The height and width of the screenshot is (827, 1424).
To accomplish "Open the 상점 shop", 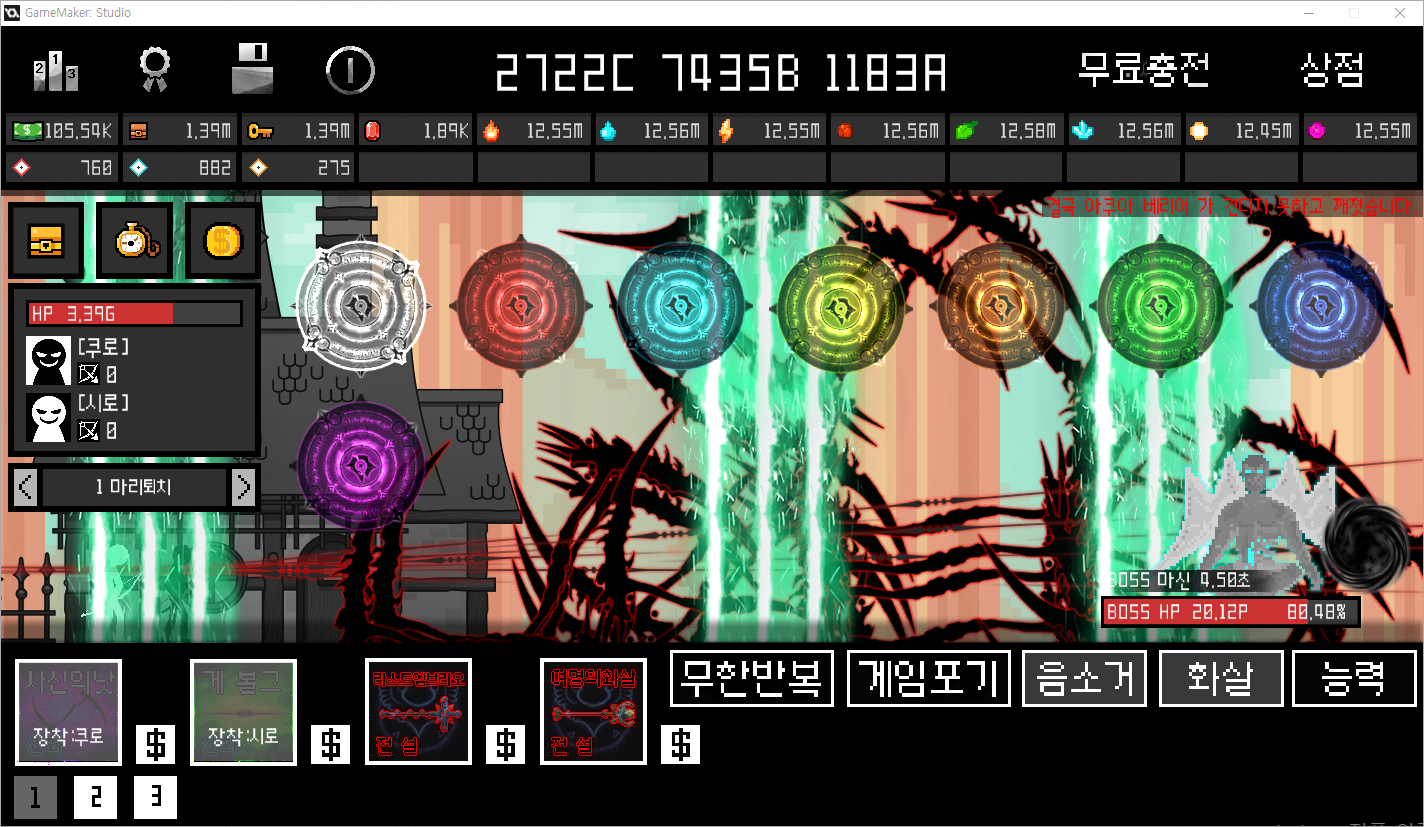I will click(x=1334, y=71).
